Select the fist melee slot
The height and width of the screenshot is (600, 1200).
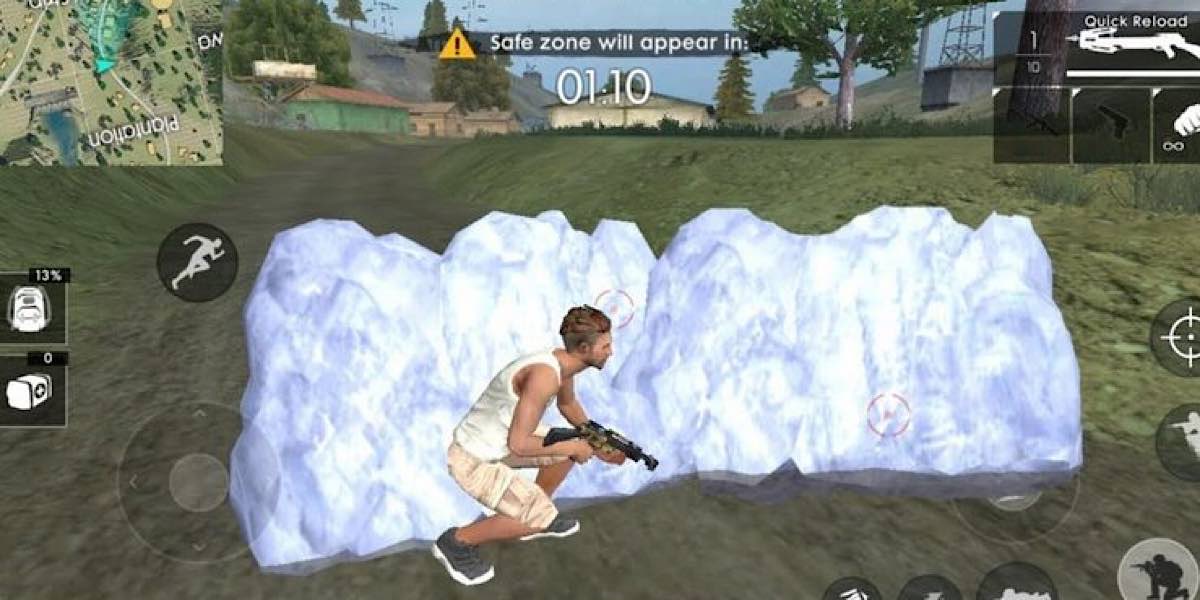[1180, 125]
